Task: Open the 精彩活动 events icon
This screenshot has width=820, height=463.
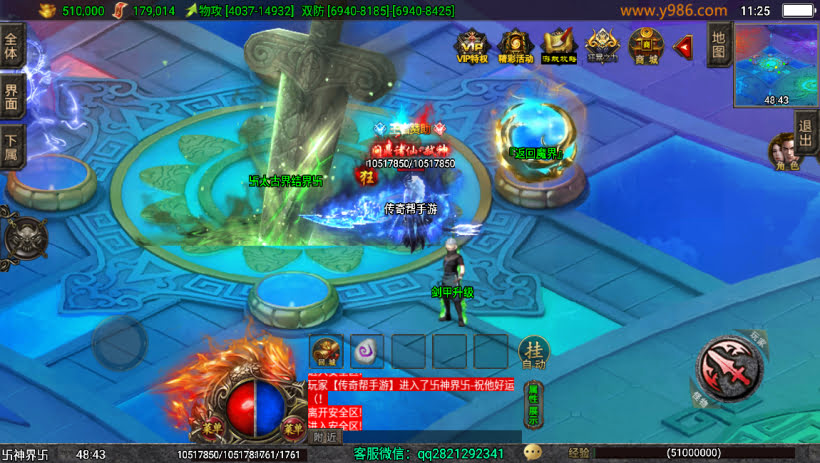Action: tap(516, 46)
